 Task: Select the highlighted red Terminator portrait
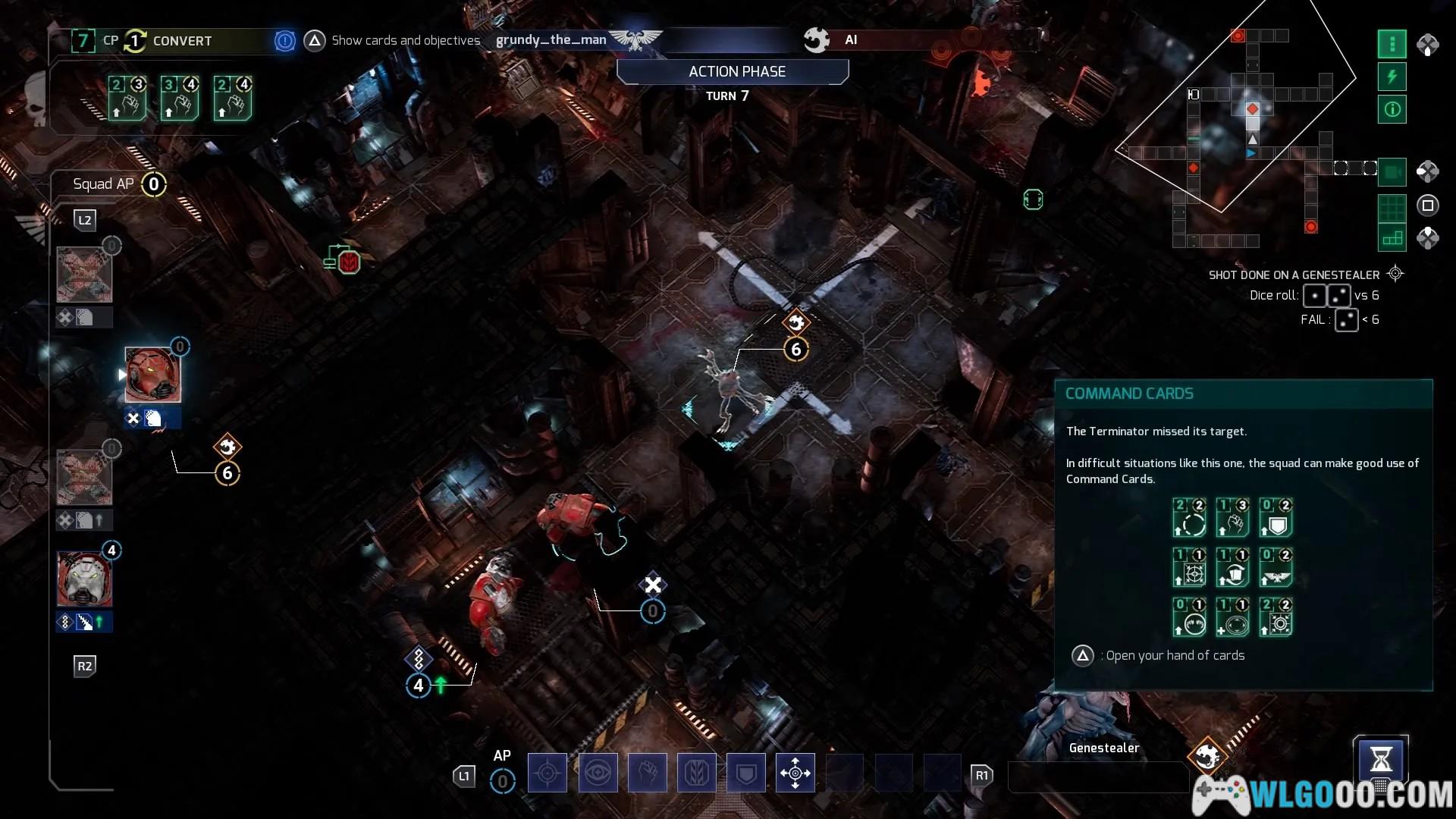152,375
